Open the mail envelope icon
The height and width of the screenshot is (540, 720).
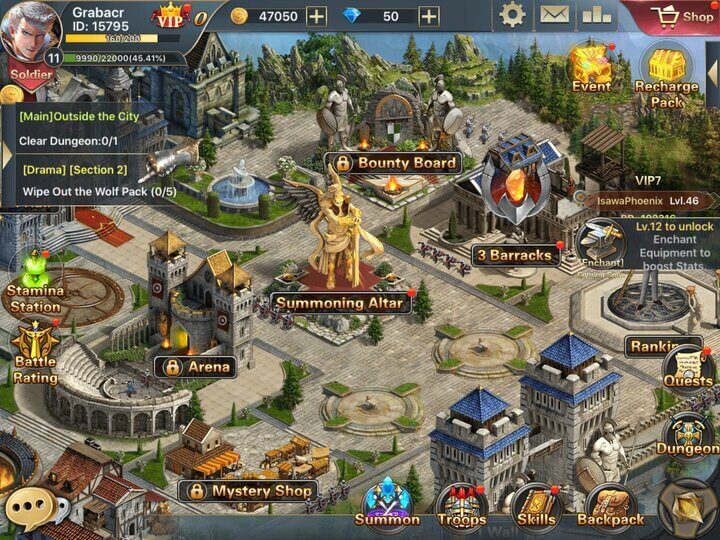pos(554,15)
